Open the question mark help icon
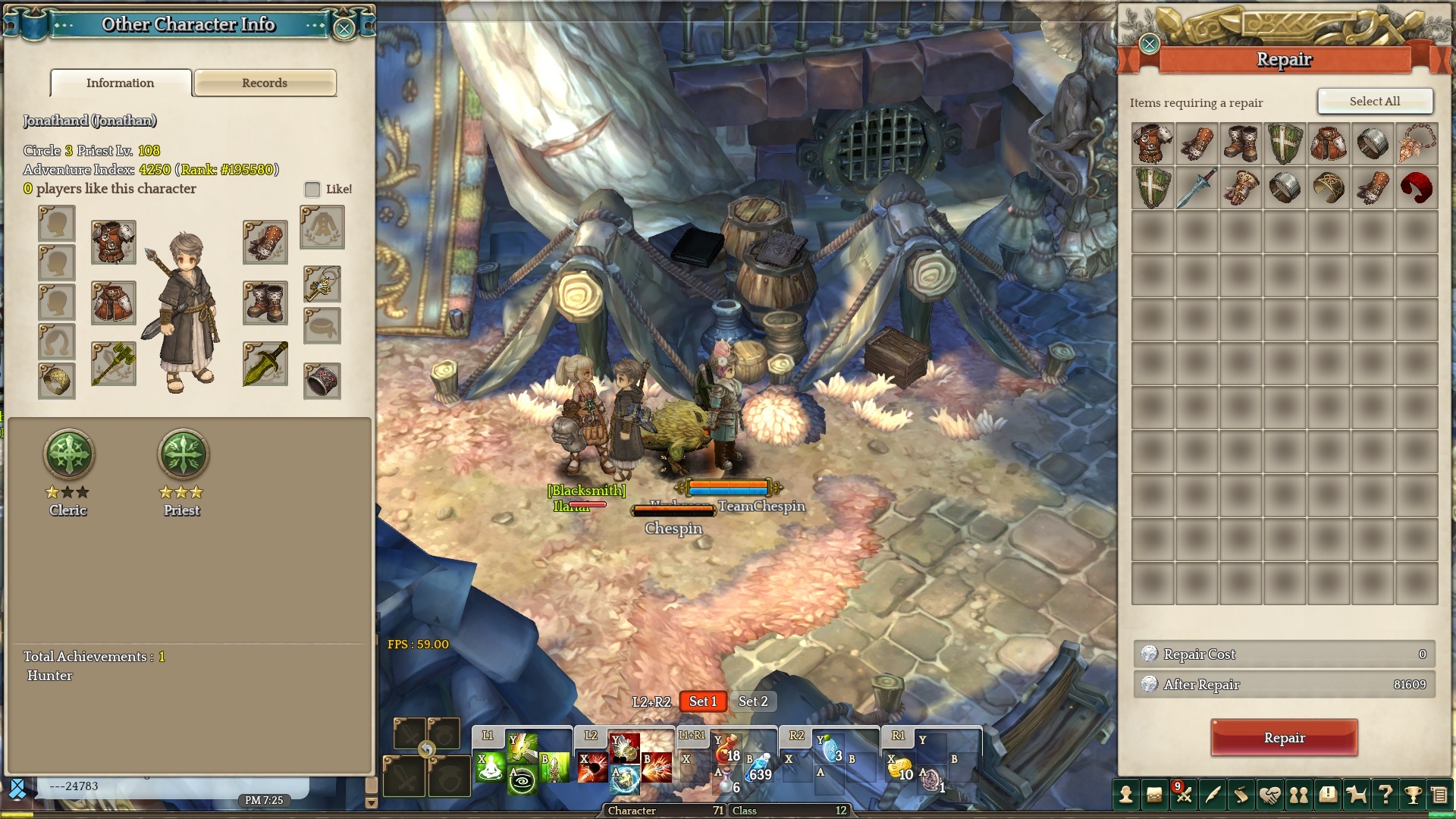The width and height of the screenshot is (1456, 819). pos(1385,795)
